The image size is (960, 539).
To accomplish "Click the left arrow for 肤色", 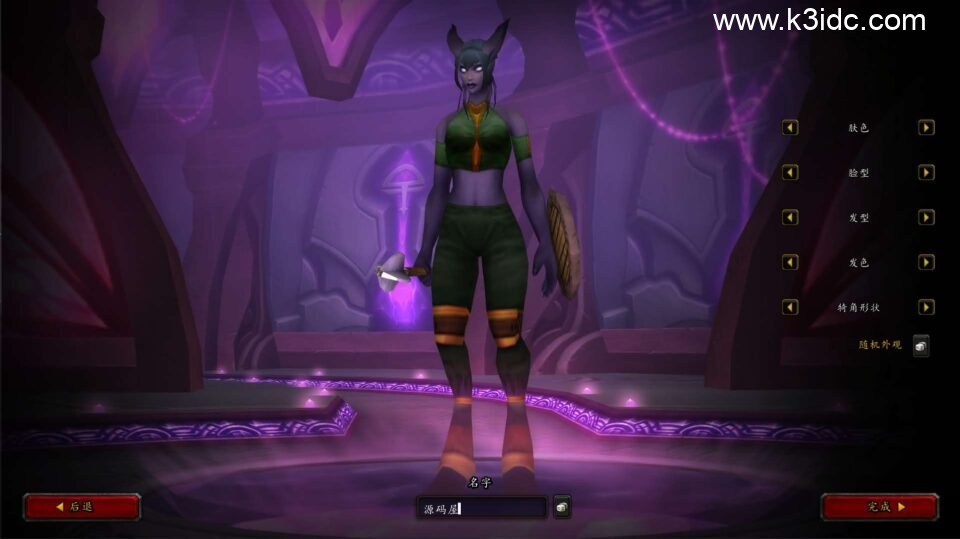I will 790,128.
